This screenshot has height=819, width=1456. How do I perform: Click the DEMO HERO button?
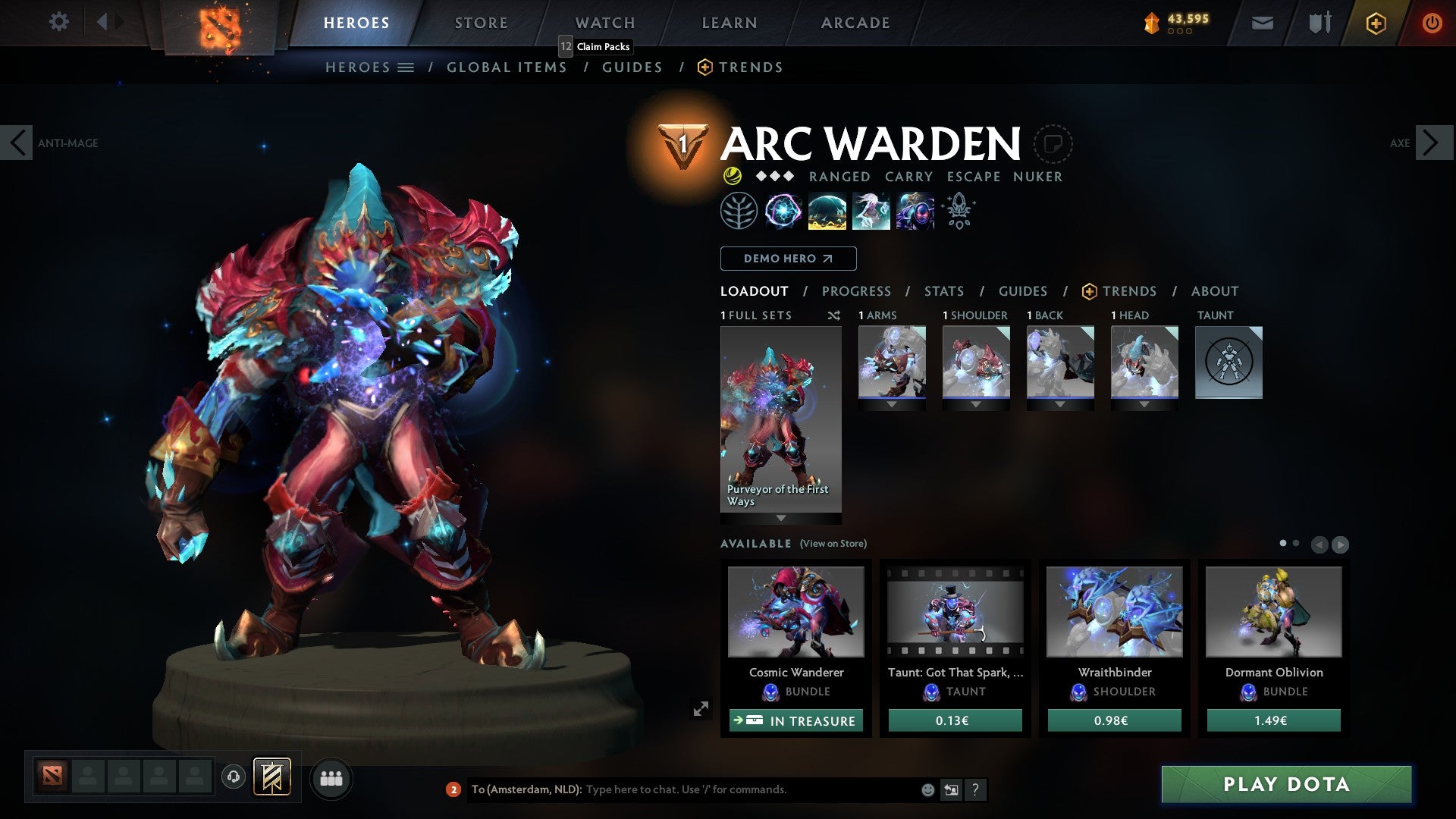click(787, 259)
